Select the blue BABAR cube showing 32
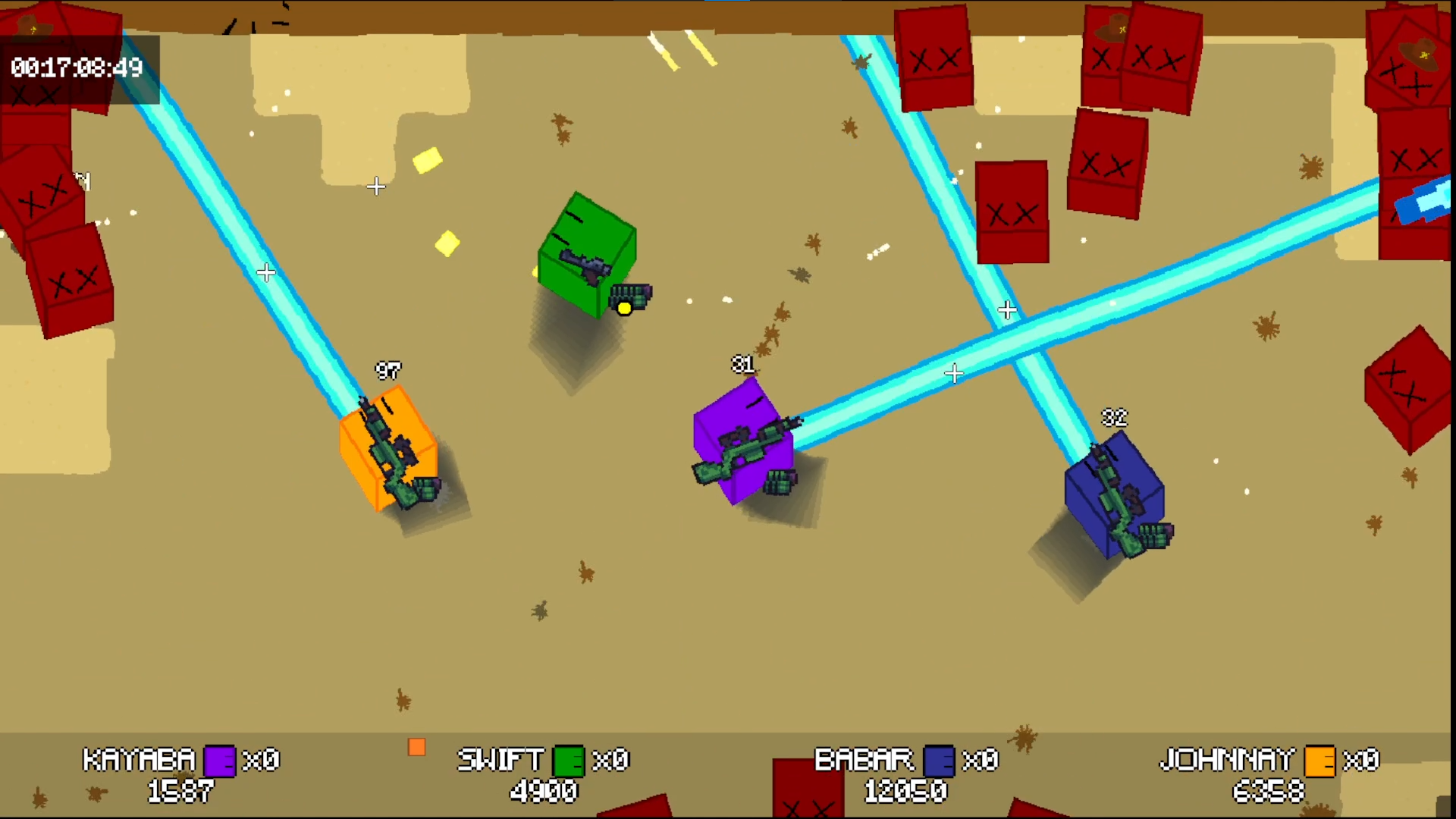Viewport: 1456px width, 819px height. [x=1115, y=493]
